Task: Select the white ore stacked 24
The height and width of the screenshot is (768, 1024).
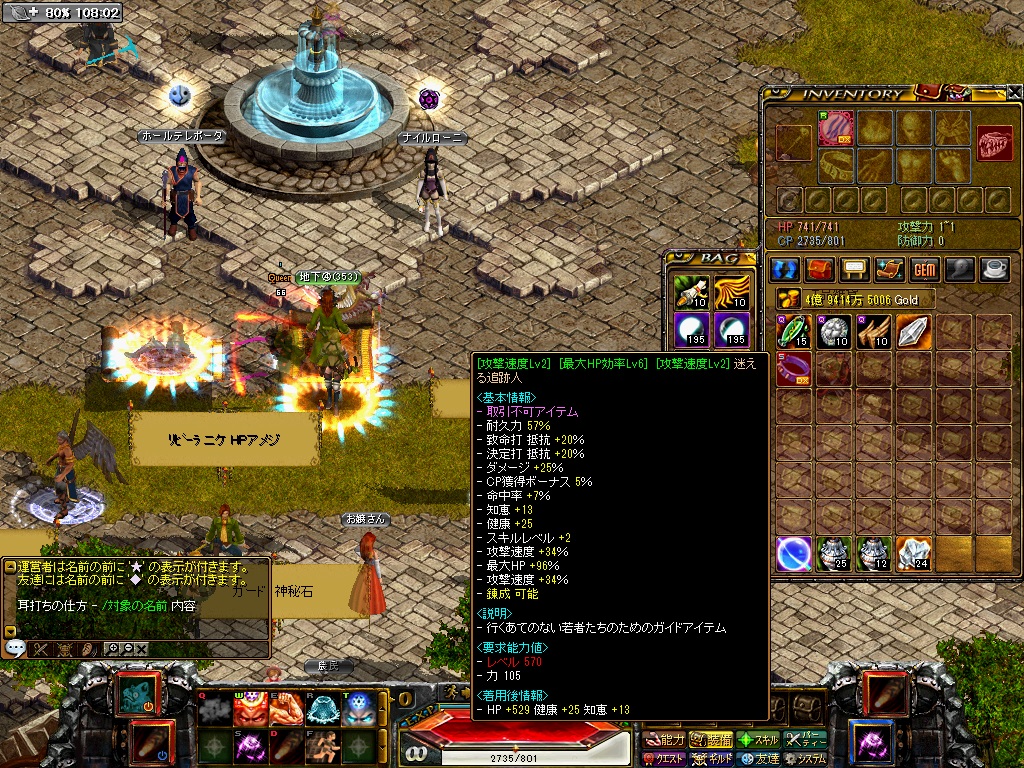Action: pos(914,553)
